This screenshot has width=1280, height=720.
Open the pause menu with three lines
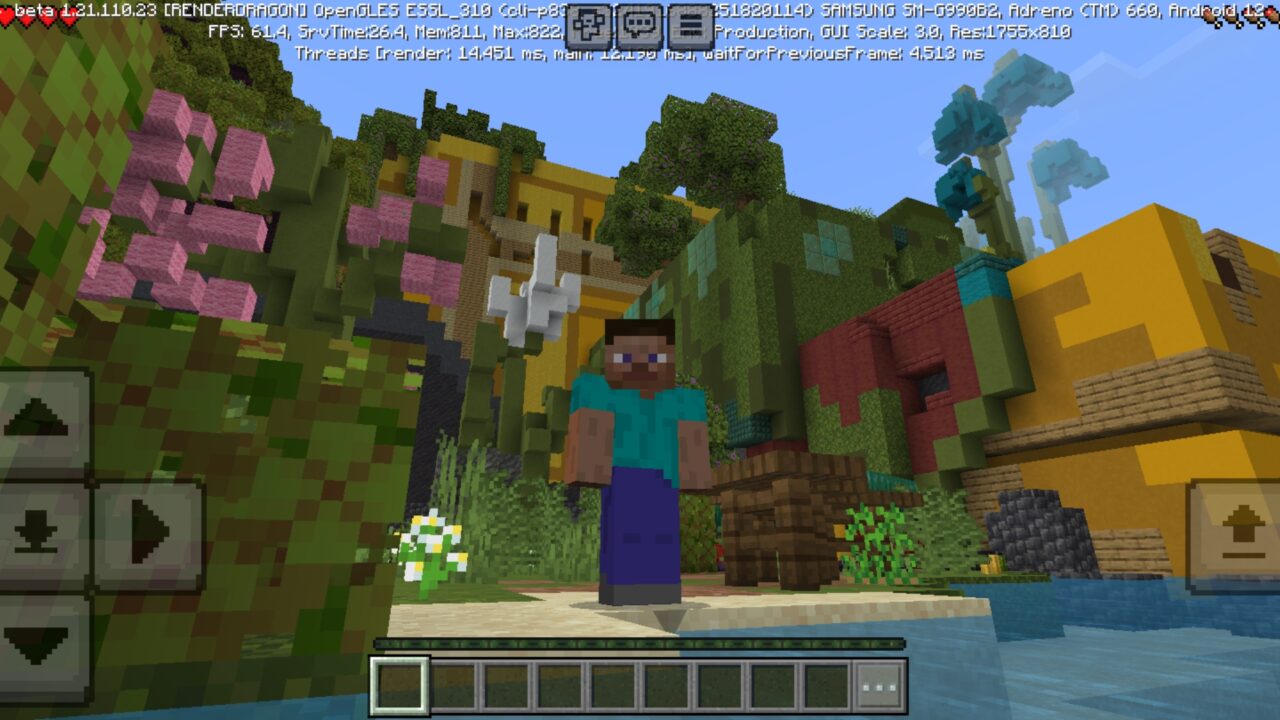point(690,25)
